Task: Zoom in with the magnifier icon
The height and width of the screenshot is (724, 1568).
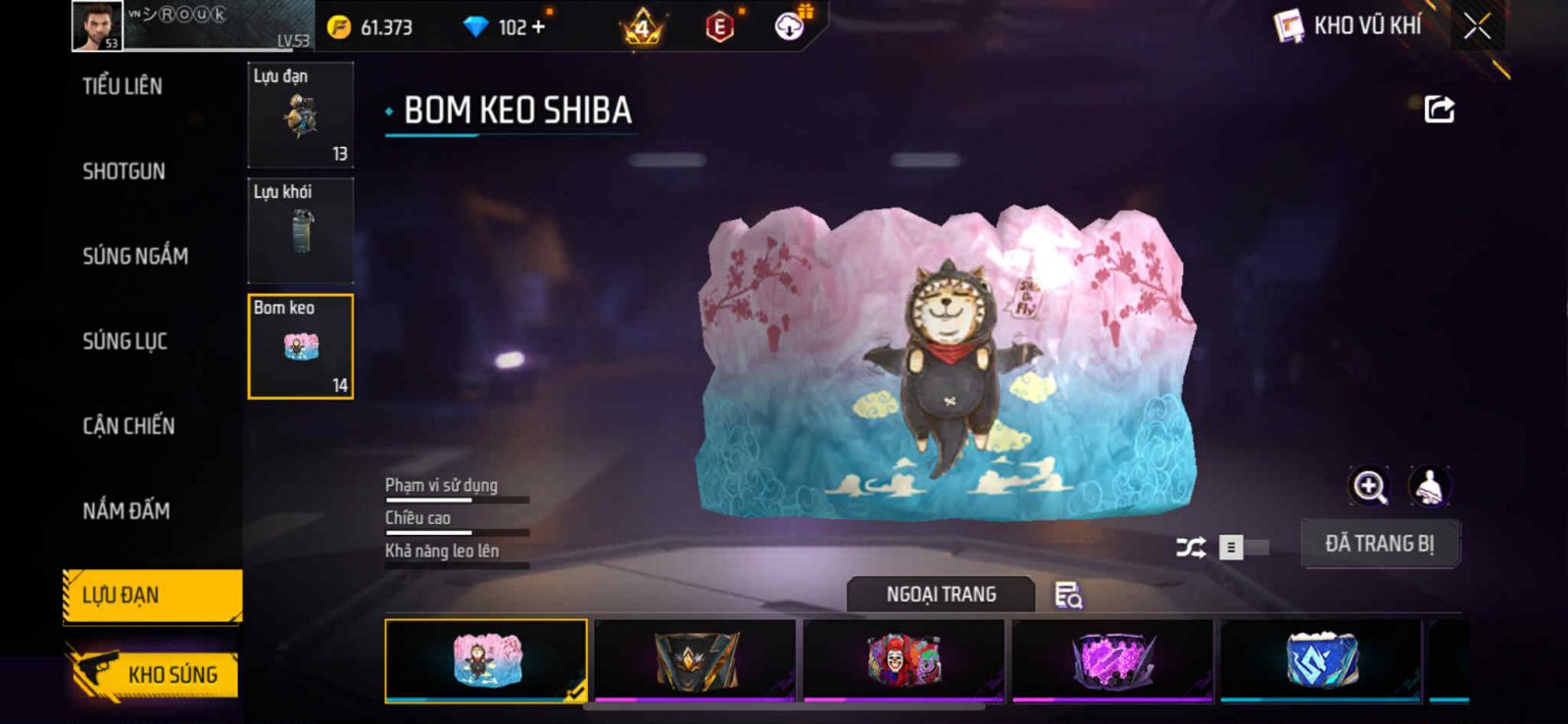Action: [1369, 486]
